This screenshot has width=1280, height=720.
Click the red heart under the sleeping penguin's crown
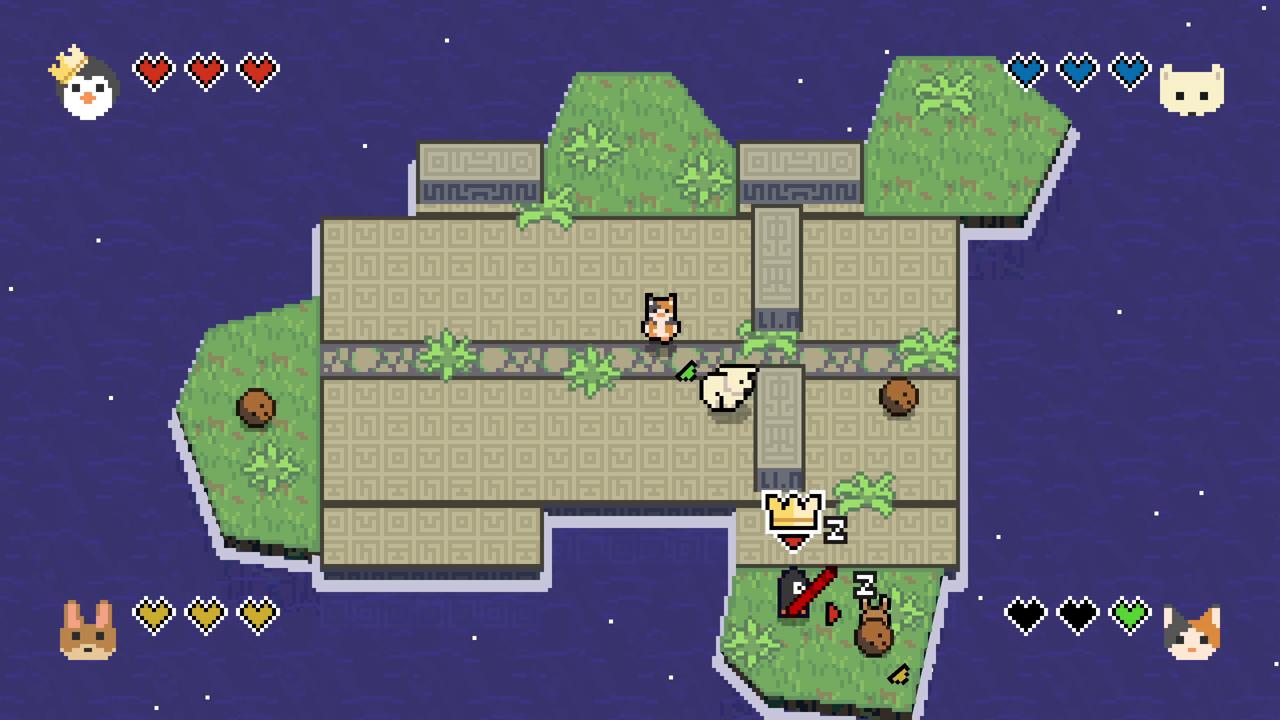792,540
